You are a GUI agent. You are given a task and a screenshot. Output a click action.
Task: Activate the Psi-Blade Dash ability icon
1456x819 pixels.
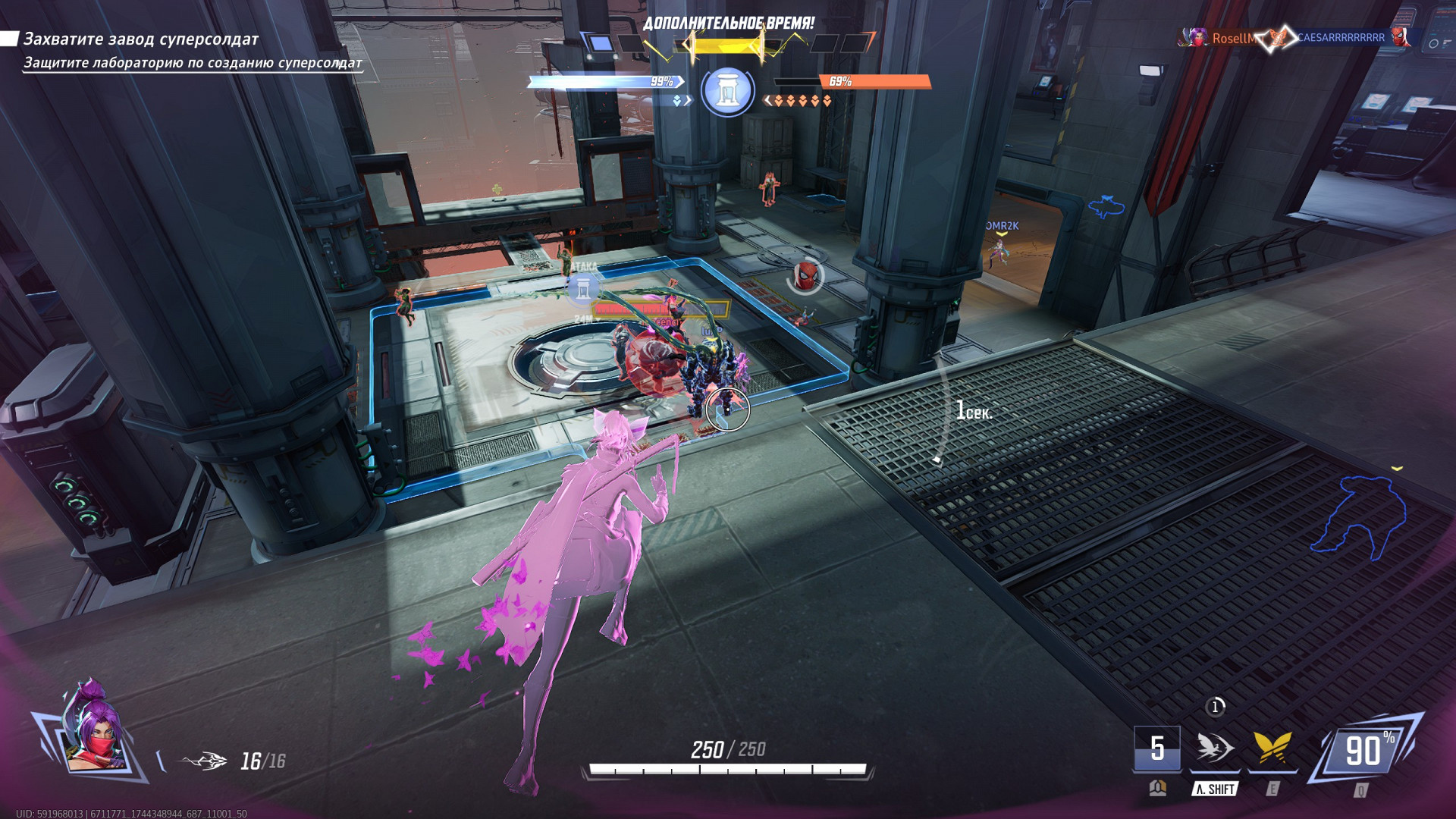pos(1215,748)
